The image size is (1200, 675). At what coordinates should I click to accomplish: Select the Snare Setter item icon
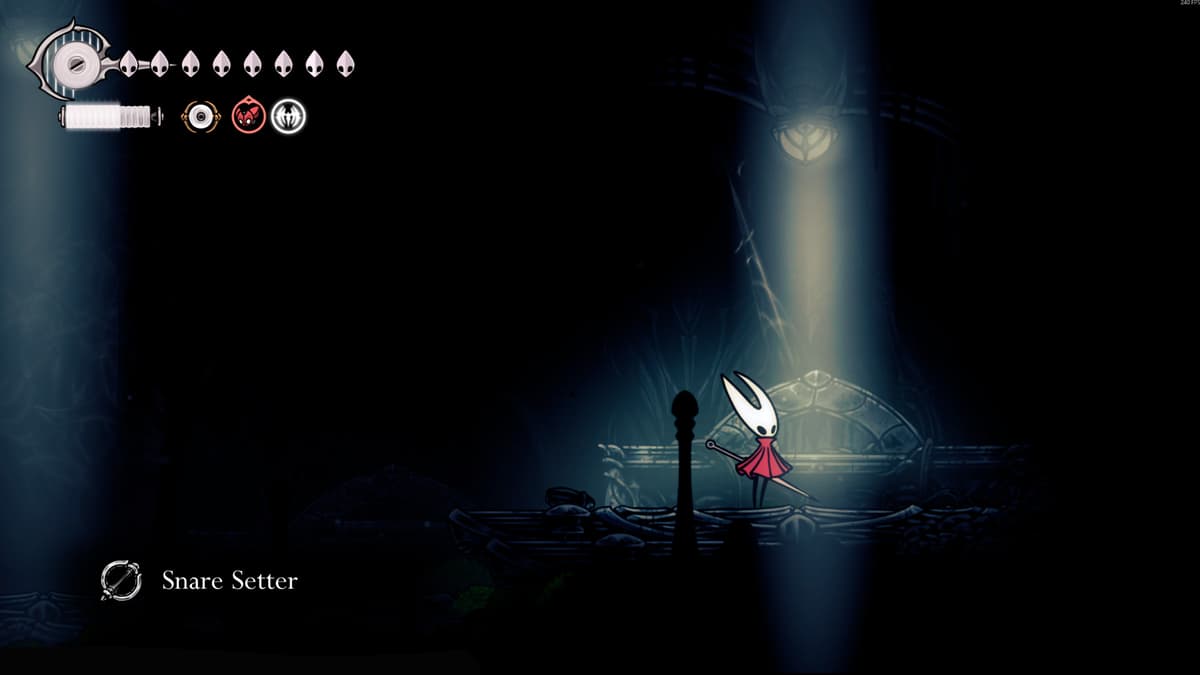coord(120,580)
